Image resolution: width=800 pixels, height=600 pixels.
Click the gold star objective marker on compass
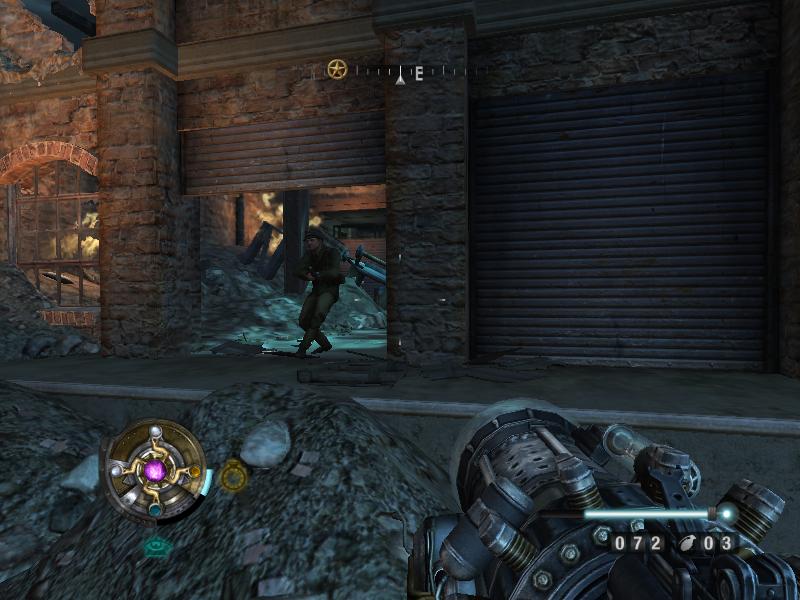[x=337, y=69]
